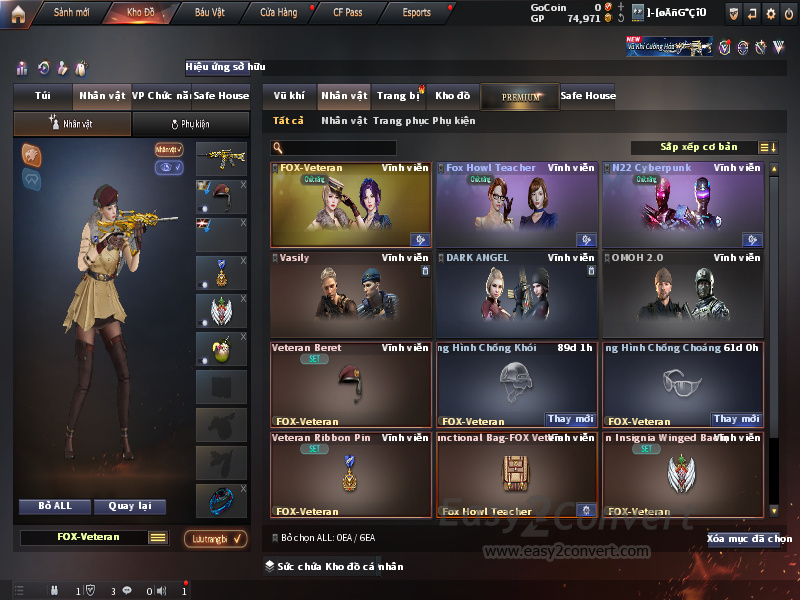The width and height of the screenshot is (800, 600).
Task: Pick the Vasily character card
Action: (x=350, y=294)
